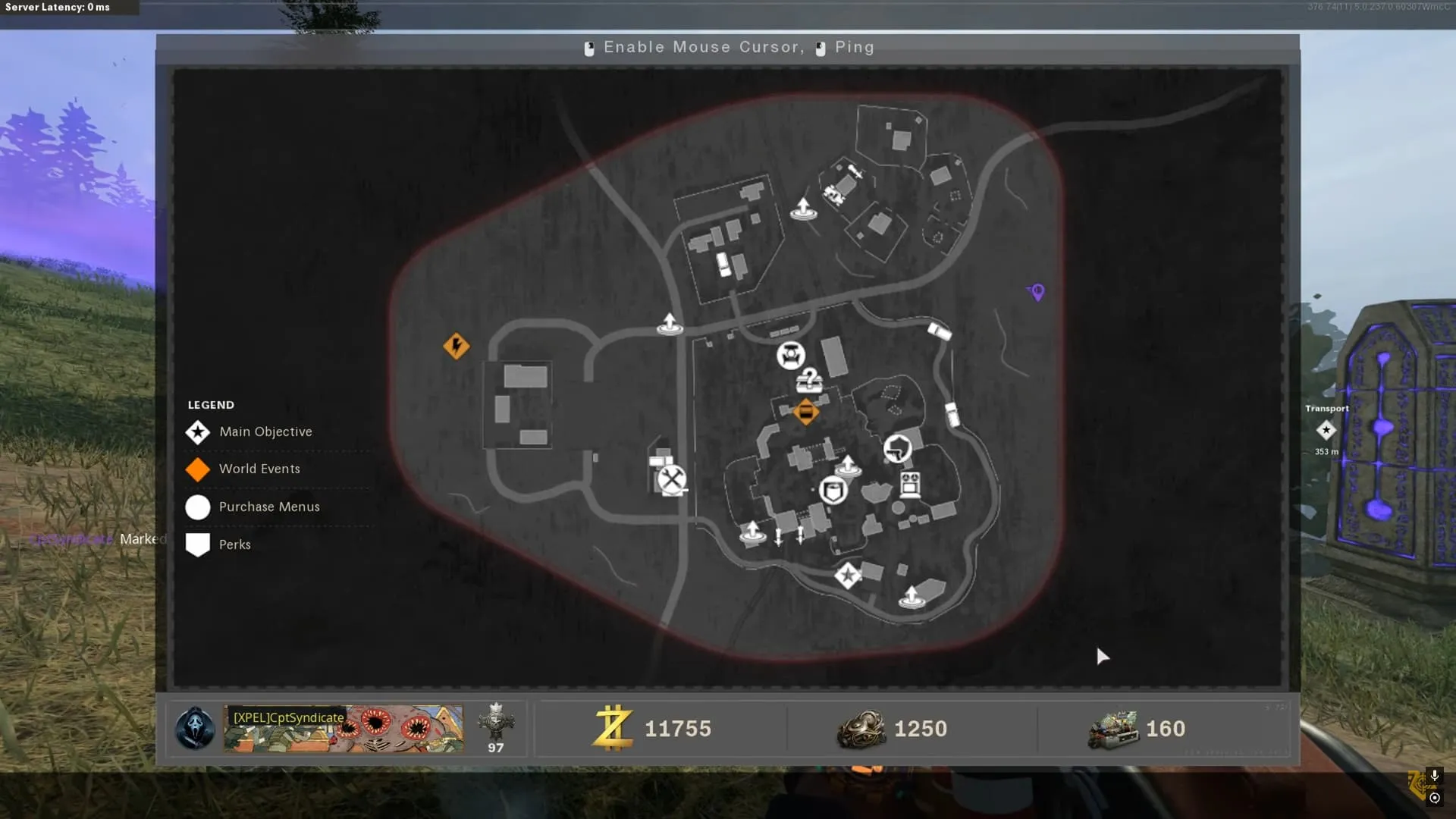Click the purple player ping marker

[x=1037, y=292]
